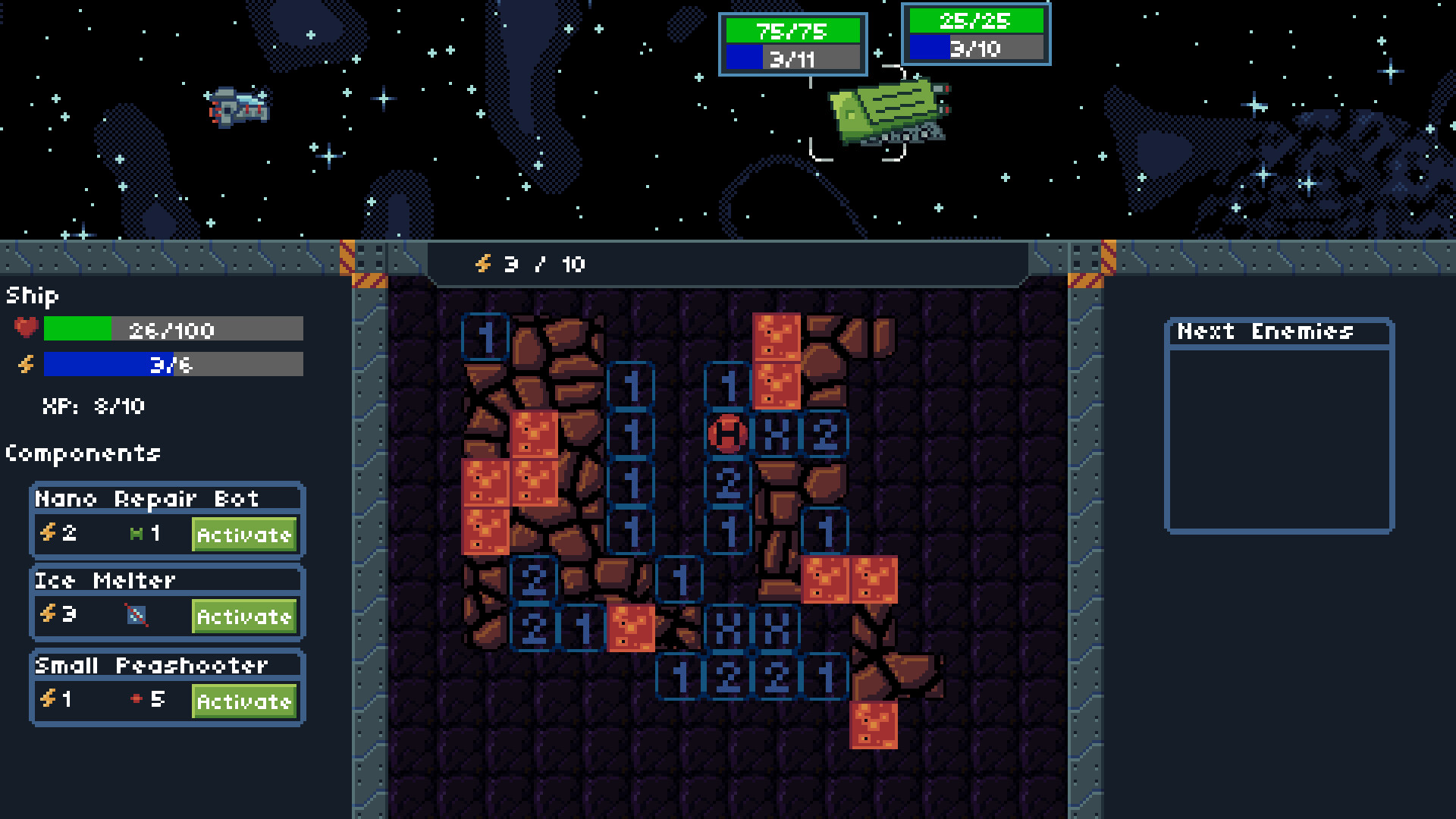The image size is (1456, 819).
Task: Click the energy bolt icon above the grid
Action: [x=483, y=265]
